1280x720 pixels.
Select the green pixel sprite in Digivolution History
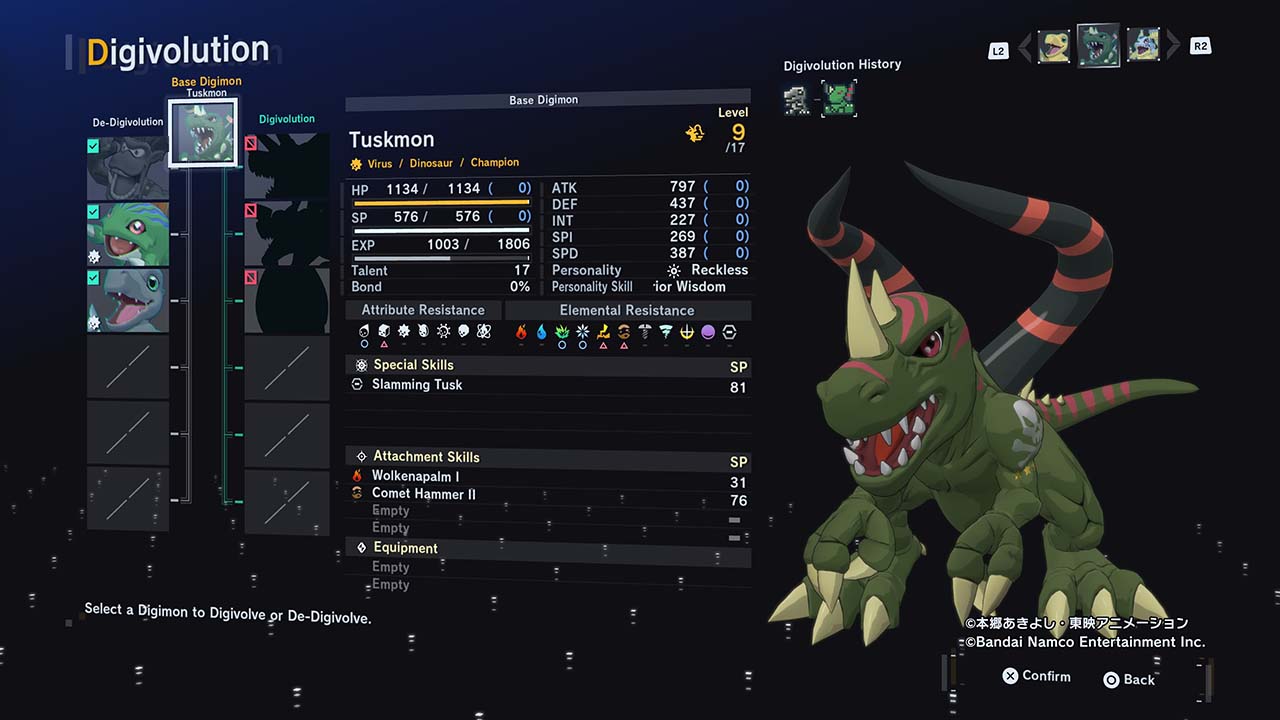click(x=839, y=99)
